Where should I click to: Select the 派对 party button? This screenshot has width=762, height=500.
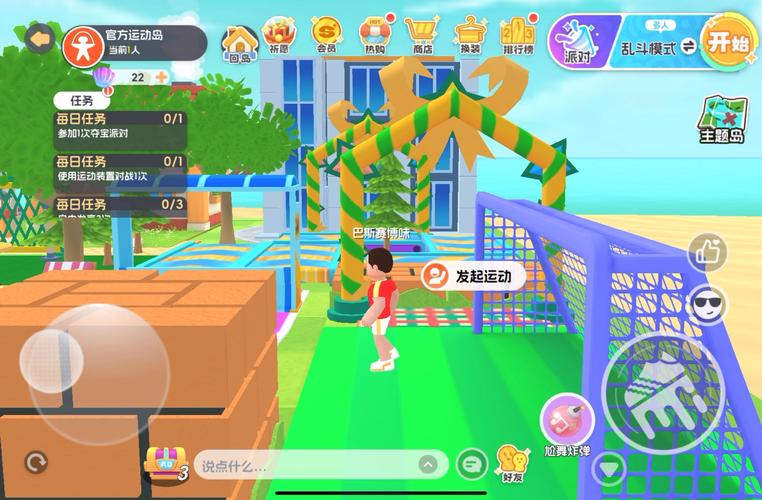(577, 40)
